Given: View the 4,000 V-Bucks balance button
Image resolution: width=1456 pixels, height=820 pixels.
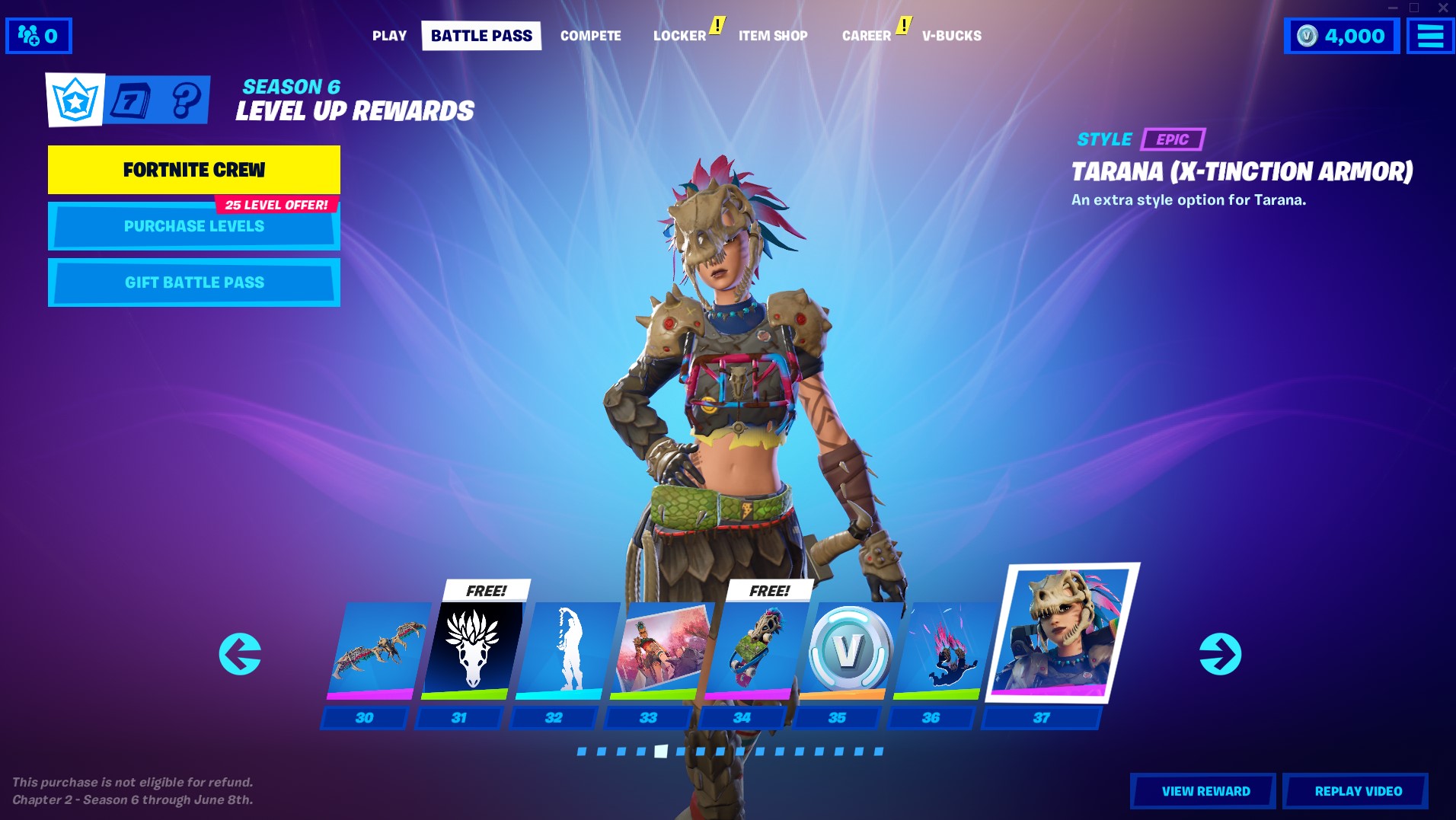Looking at the screenshot, I should click(1342, 36).
